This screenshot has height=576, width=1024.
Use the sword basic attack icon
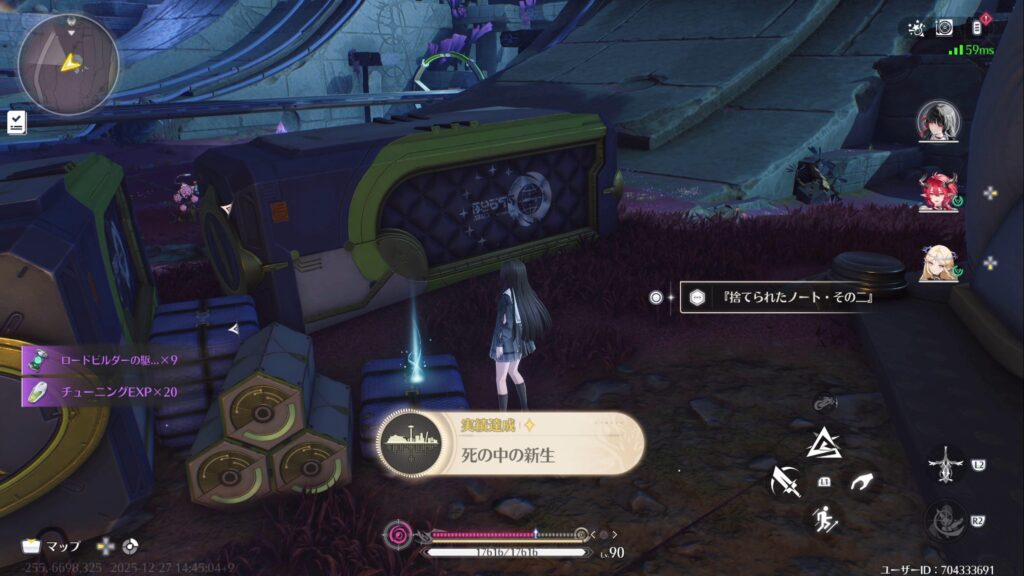point(784,482)
